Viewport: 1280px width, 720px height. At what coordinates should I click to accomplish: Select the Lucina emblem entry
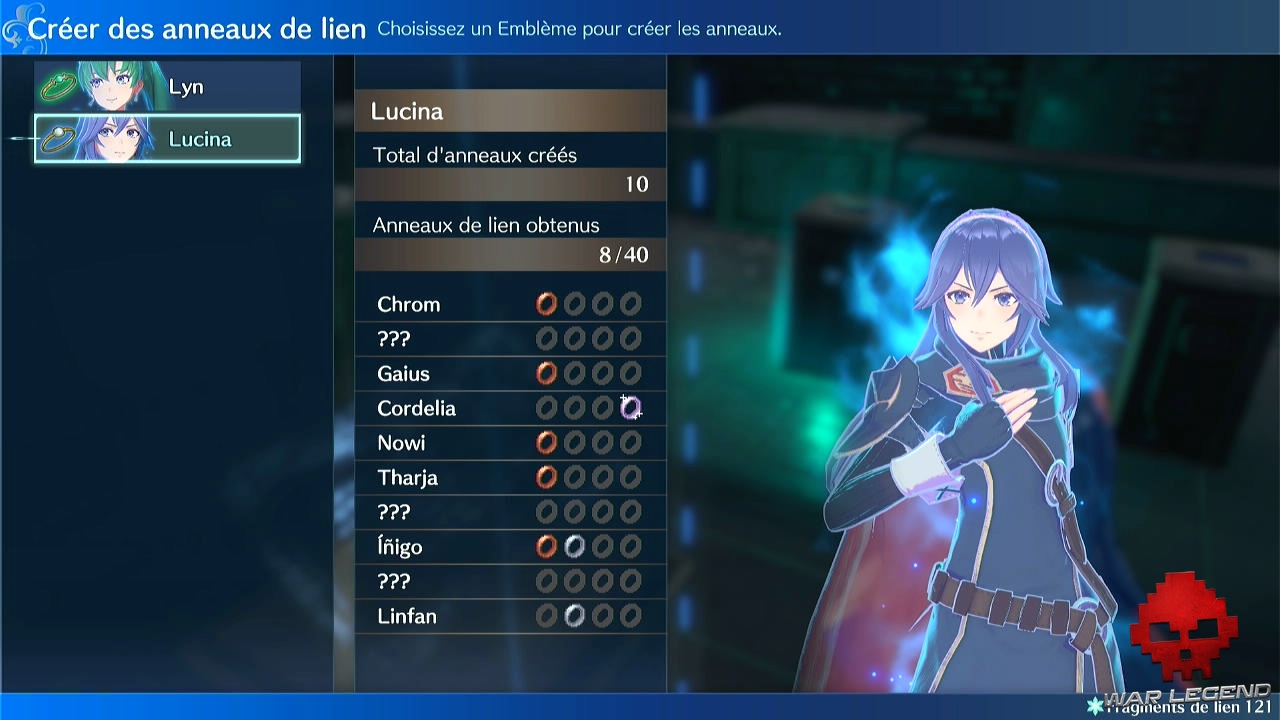pos(166,139)
